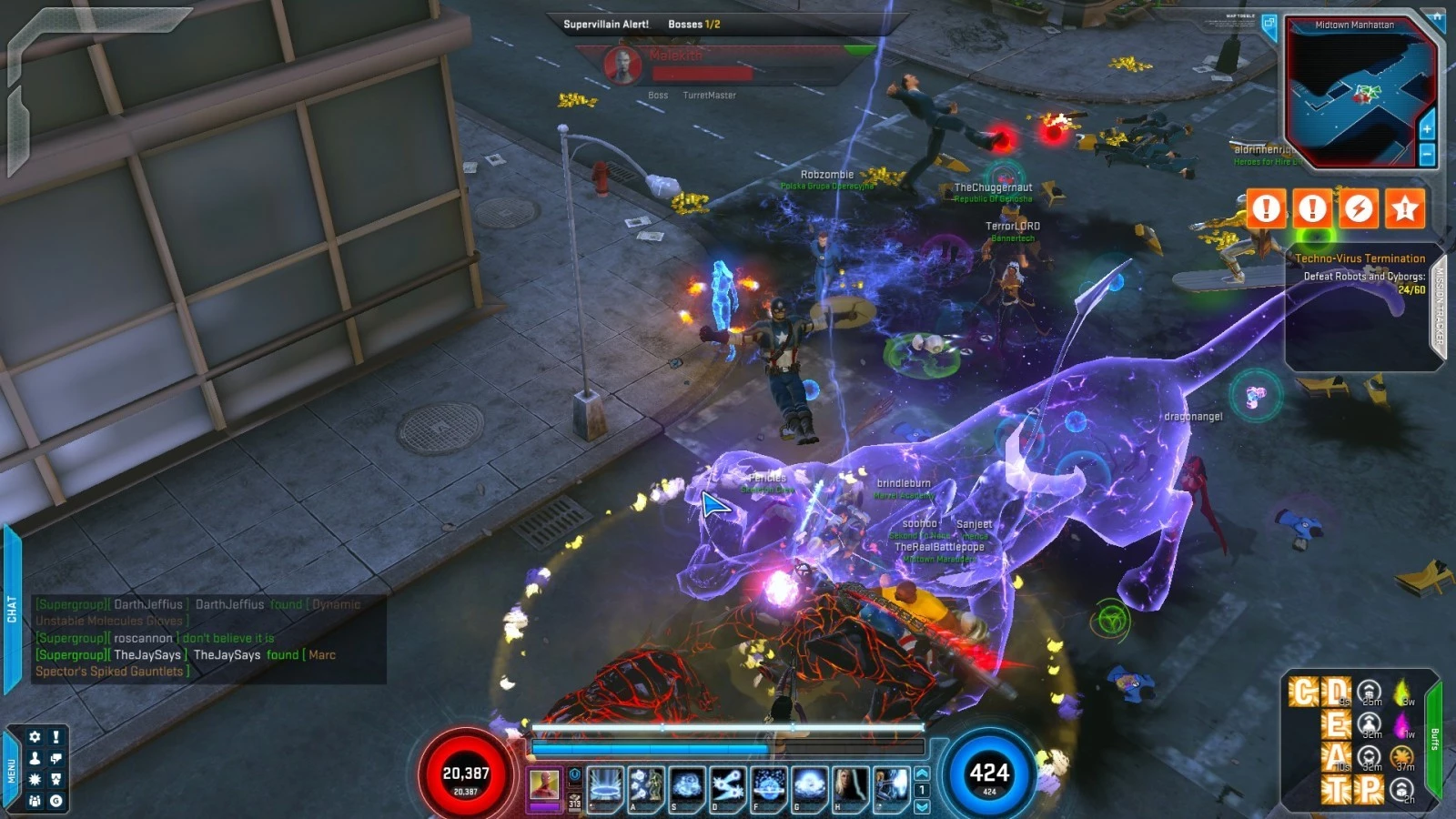This screenshot has height=819, width=1456.
Task: Open the gear settings icon in menu
Action: pyautogui.click(x=35, y=737)
